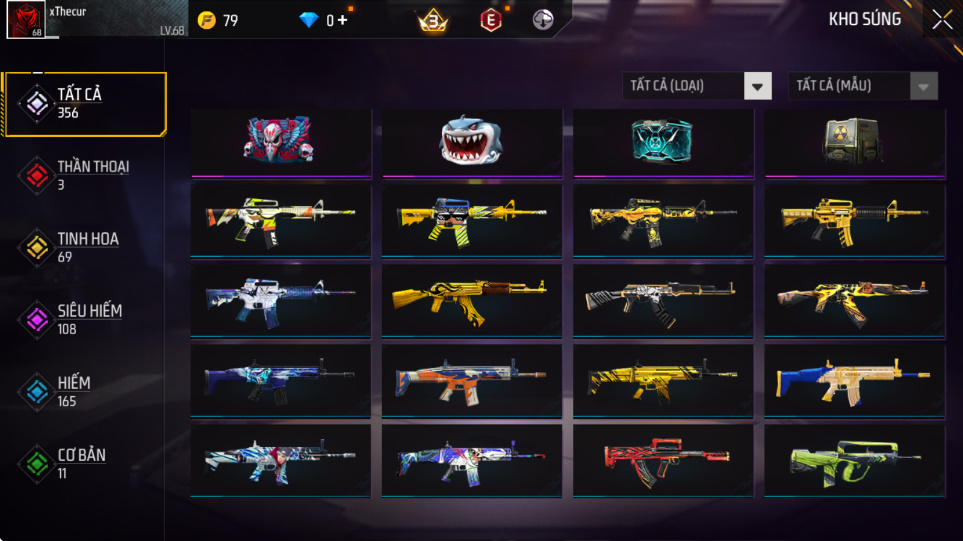Filter by the Hiếm rarity tab
The width and height of the screenshot is (963, 541).
(x=84, y=391)
